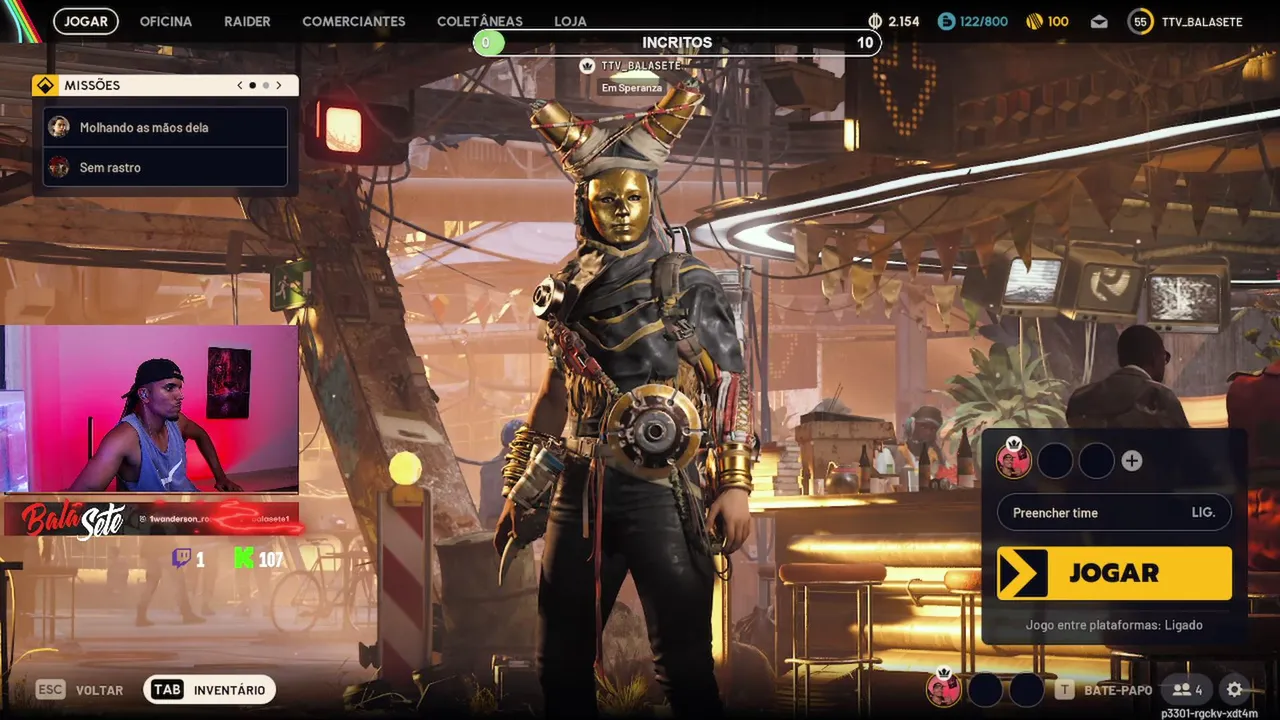
Task: Select the Coletâneas tab
Action: (480, 21)
